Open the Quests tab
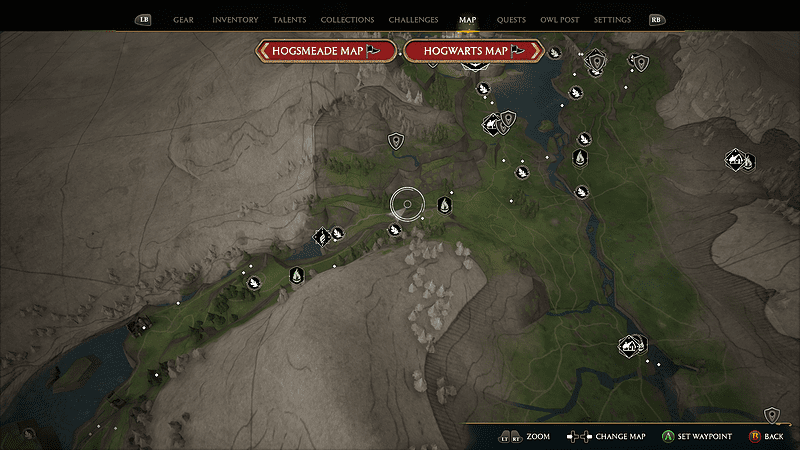800x450 pixels. point(511,20)
